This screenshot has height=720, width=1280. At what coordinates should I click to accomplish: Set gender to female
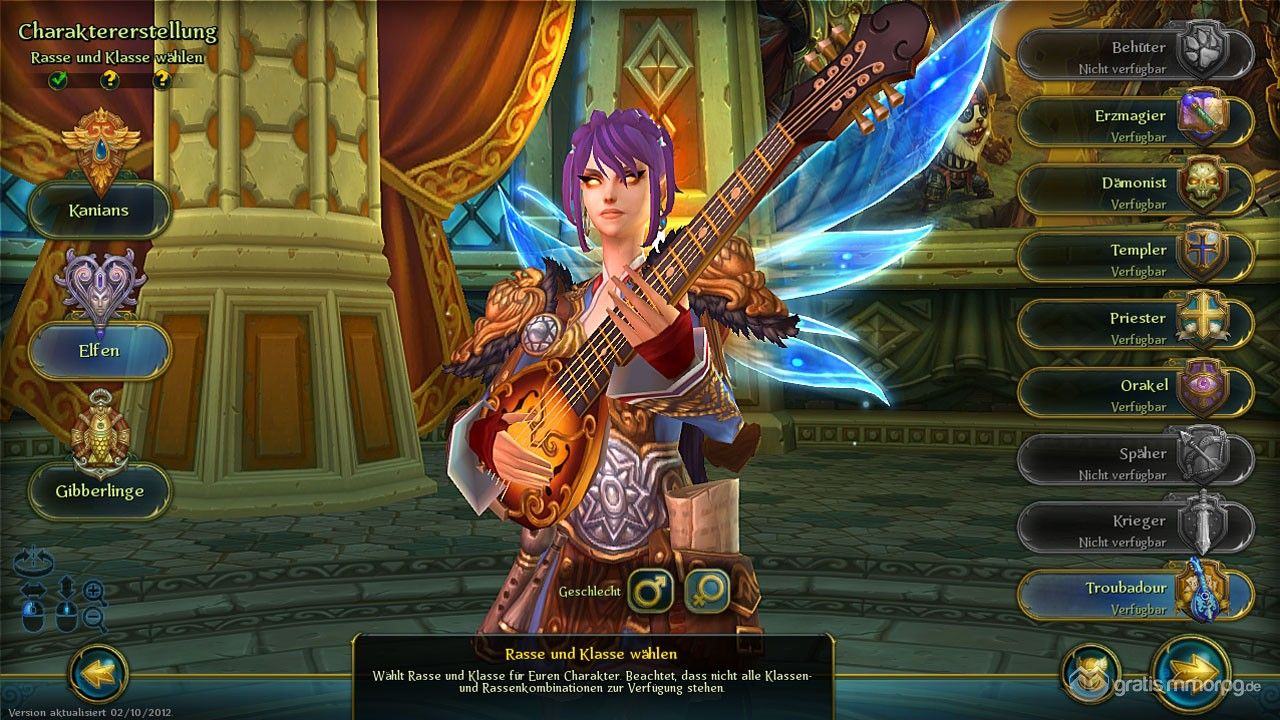[x=707, y=591]
